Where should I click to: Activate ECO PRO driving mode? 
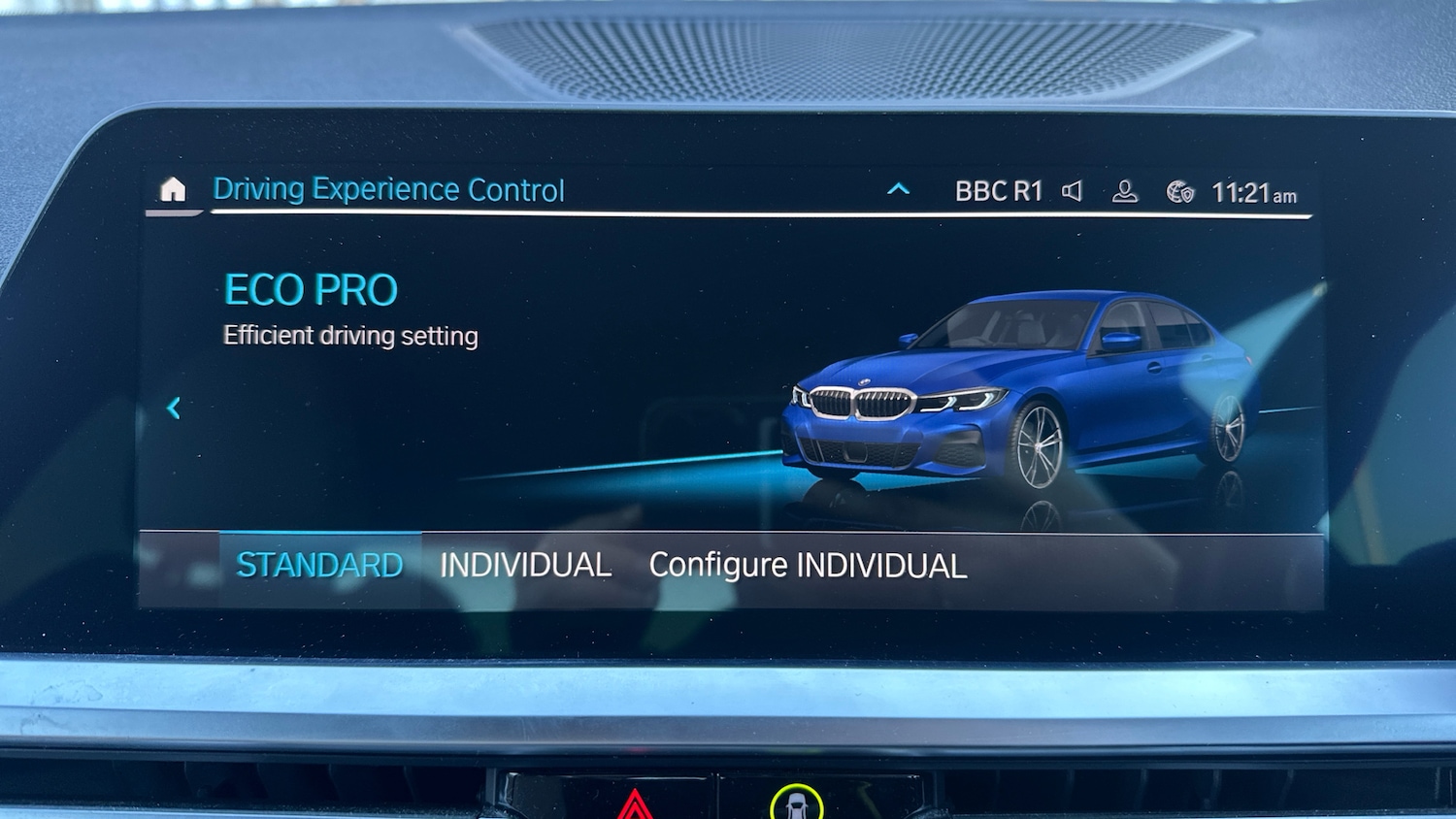click(x=310, y=288)
